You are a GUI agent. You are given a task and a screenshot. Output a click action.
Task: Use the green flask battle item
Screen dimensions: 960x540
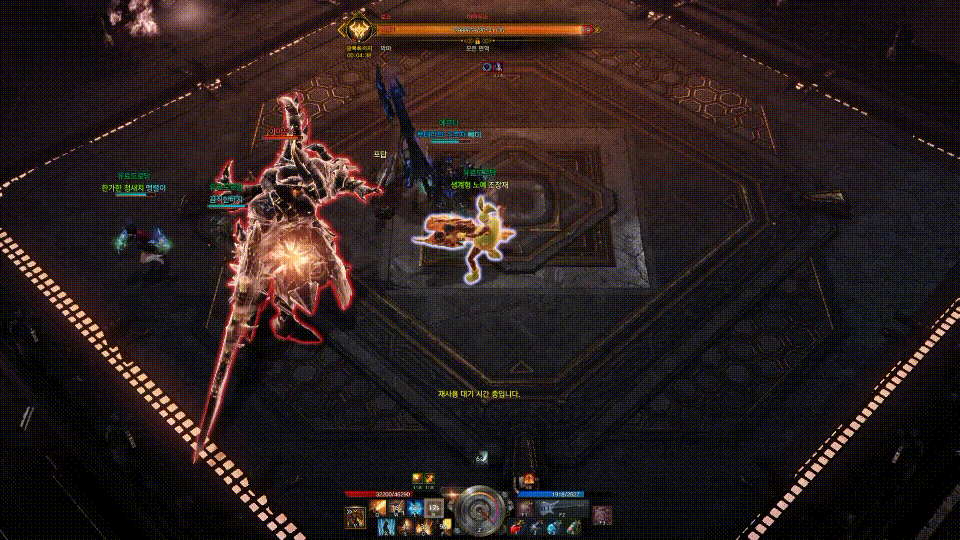tap(572, 527)
